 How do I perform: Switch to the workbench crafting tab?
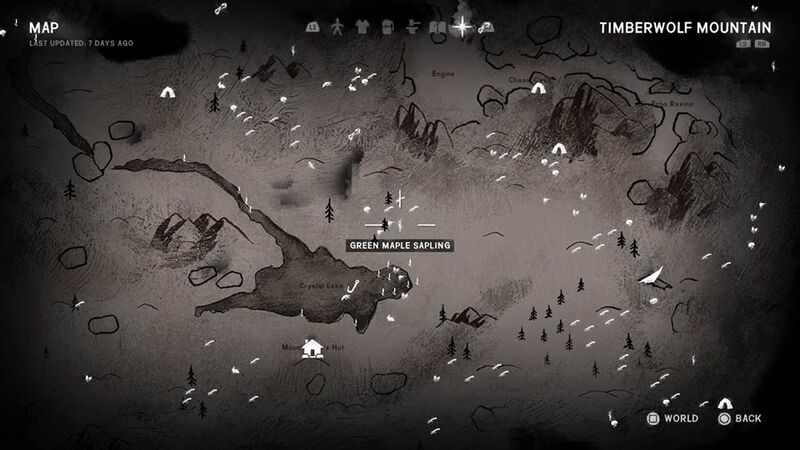(413, 28)
